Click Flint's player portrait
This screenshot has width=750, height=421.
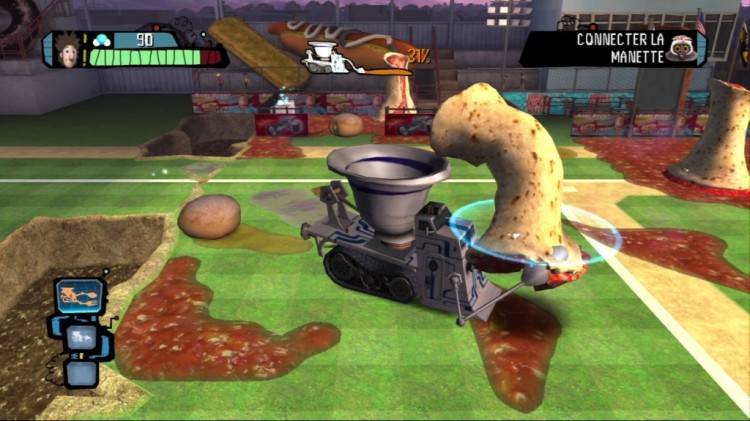pos(63,48)
